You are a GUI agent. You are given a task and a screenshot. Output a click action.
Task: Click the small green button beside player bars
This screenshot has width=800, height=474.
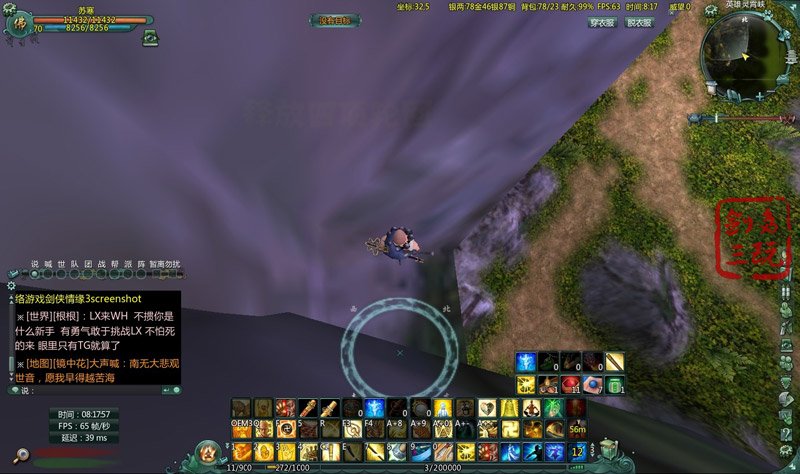point(151,38)
